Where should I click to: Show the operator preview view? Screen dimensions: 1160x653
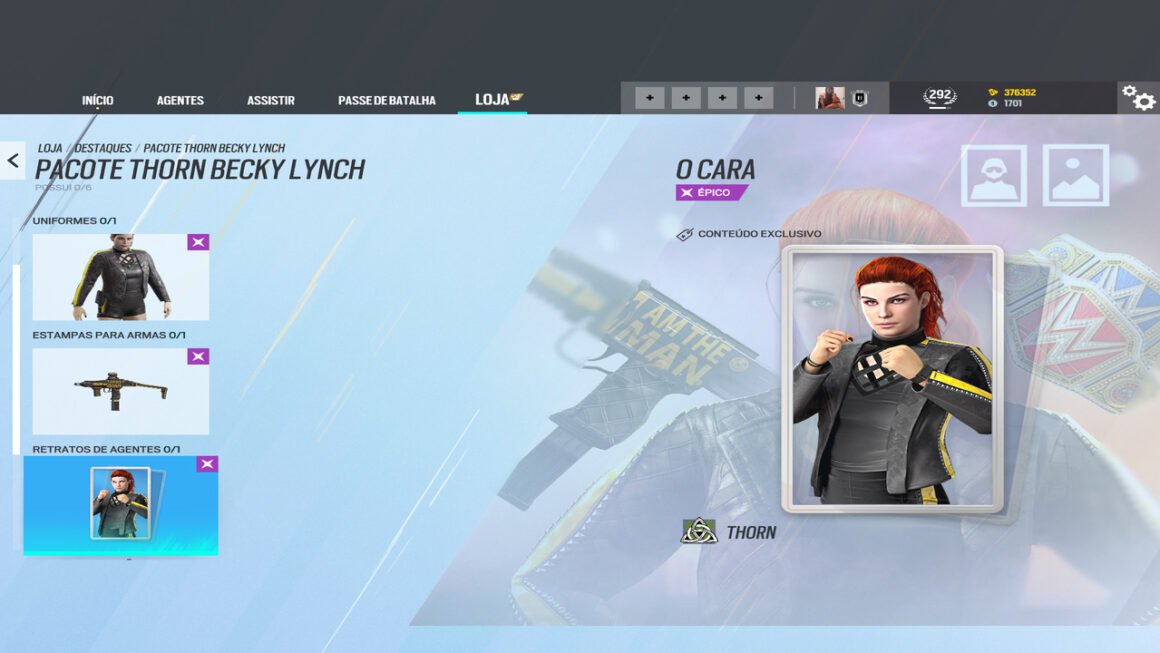pyautogui.click(x=994, y=176)
